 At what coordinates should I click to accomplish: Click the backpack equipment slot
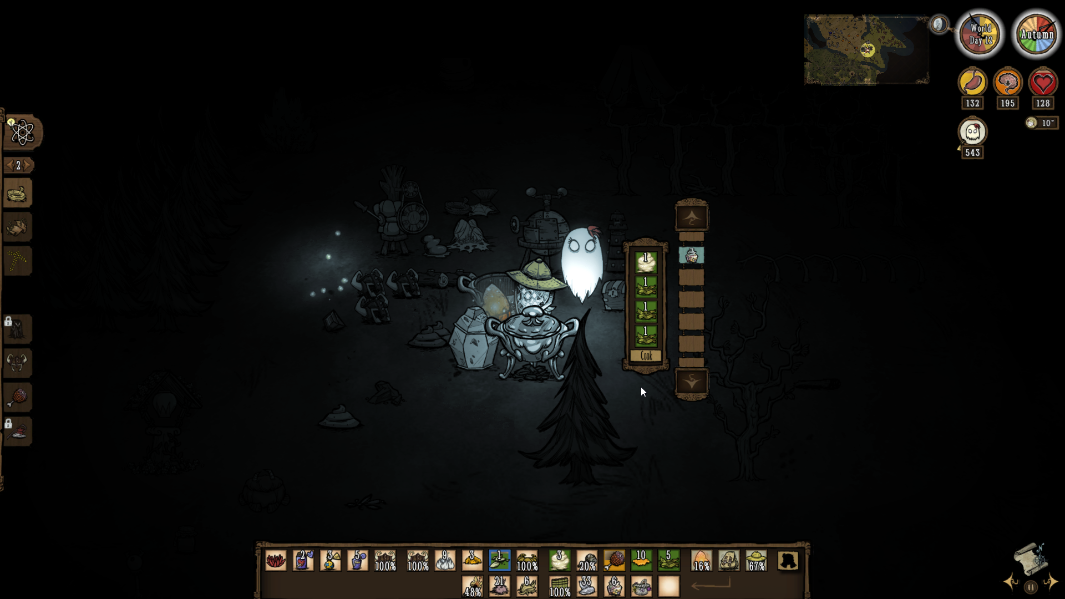pyautogui.click(x=788, y=561)
